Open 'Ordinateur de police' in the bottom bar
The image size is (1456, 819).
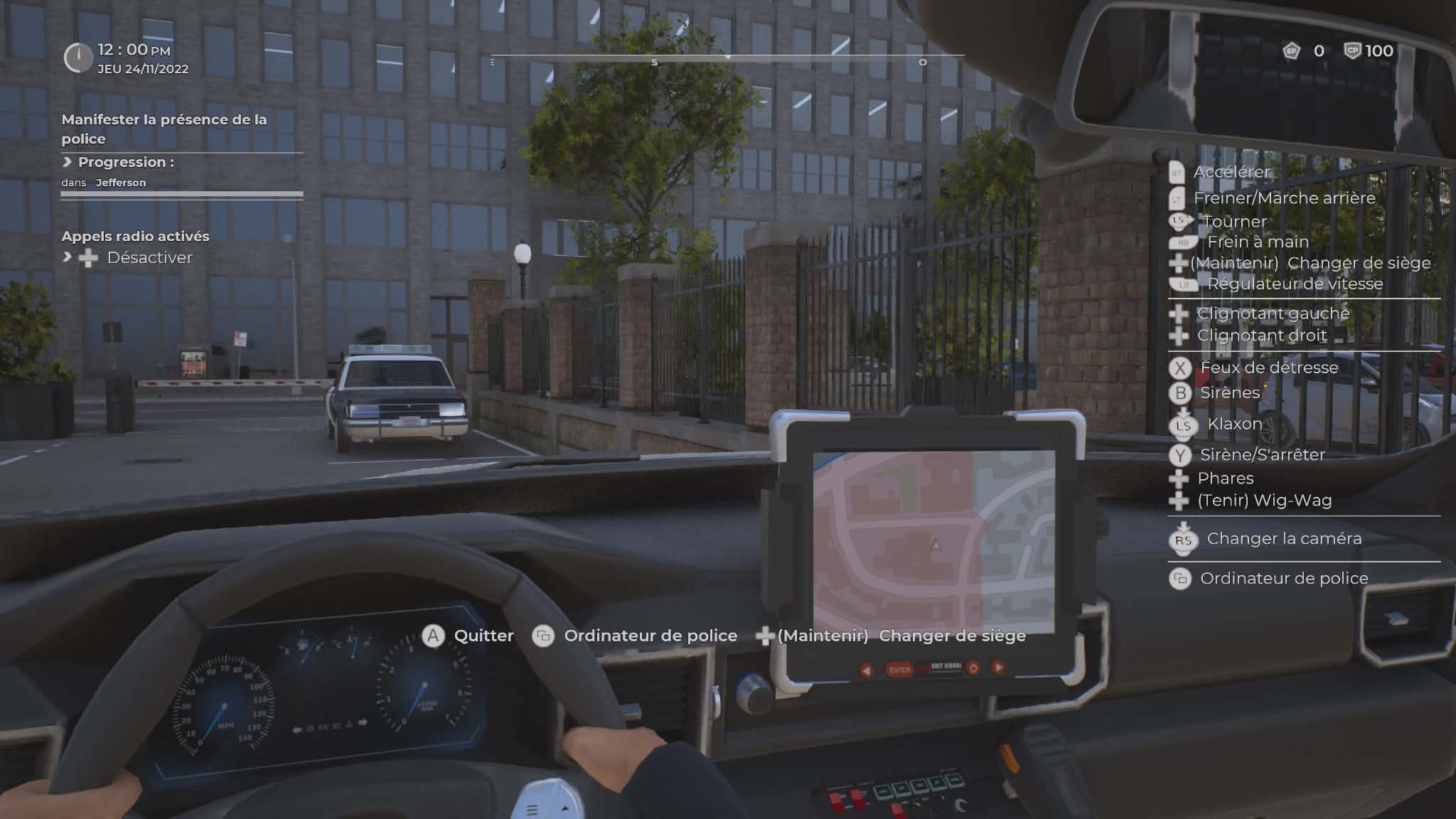650,636
